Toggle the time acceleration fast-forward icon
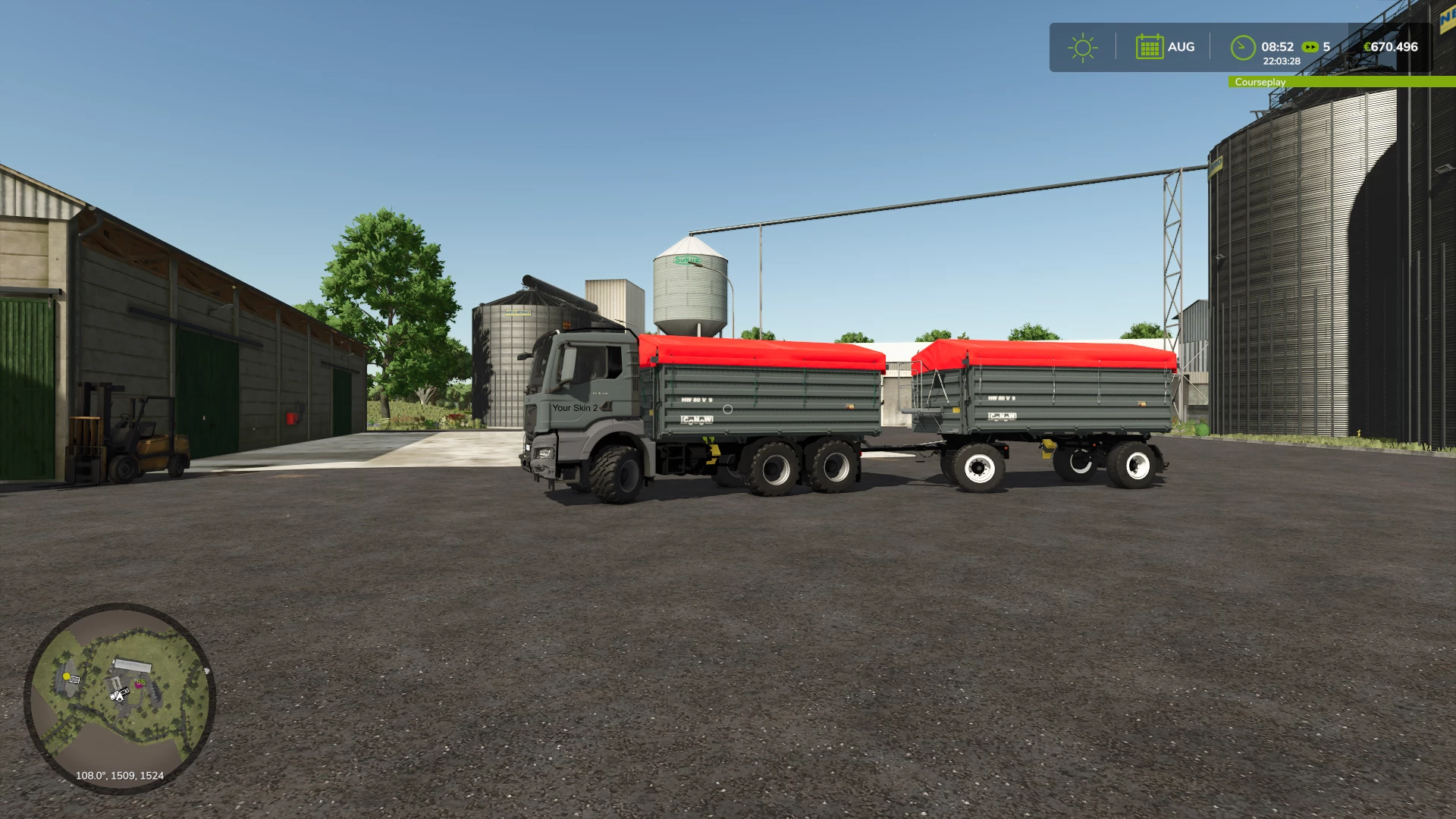 pyautogui.click(x=1310, y=47)
